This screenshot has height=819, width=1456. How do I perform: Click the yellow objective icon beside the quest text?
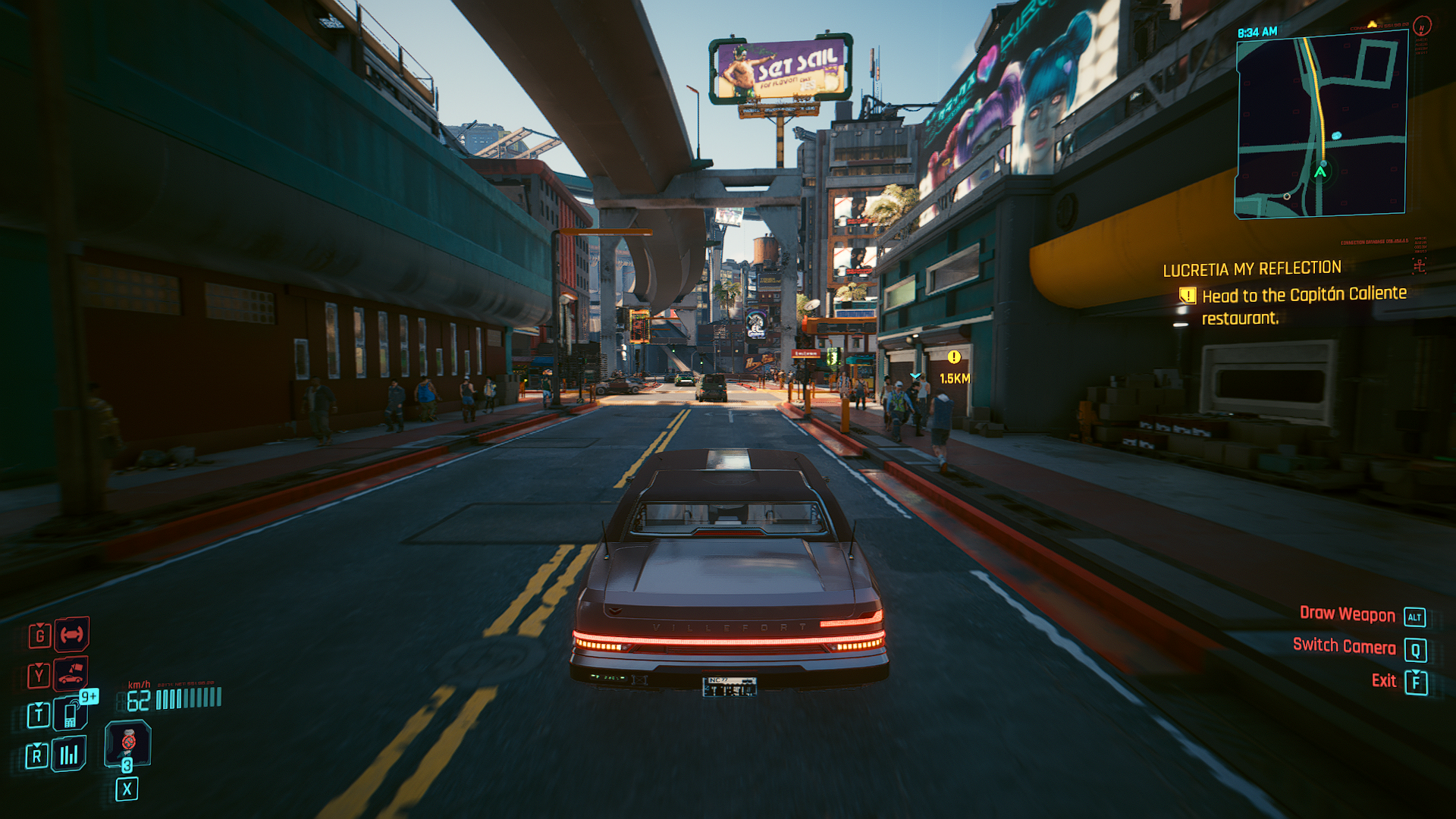coord(1188,296)
